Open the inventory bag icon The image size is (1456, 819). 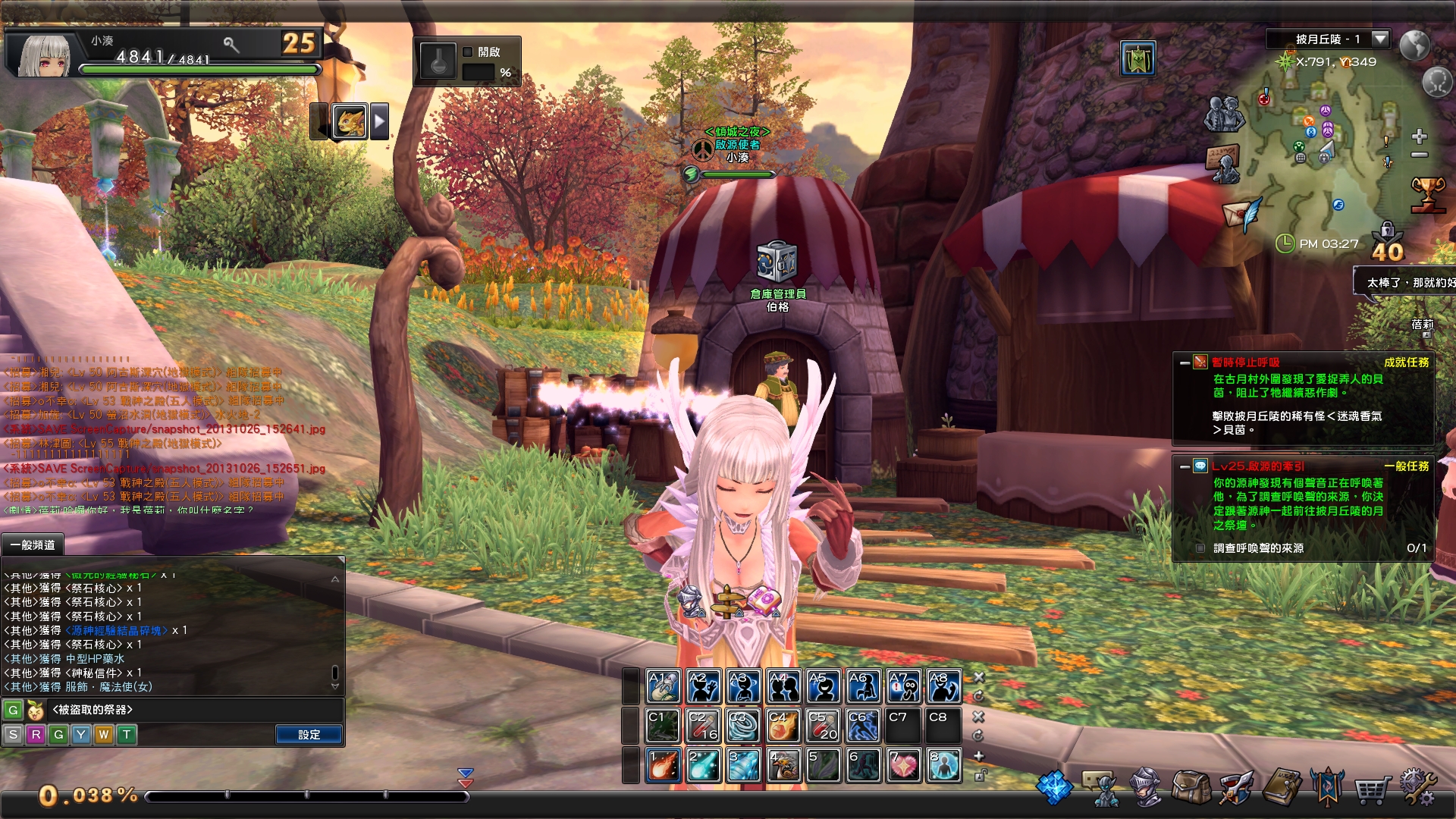[1191, 789]
